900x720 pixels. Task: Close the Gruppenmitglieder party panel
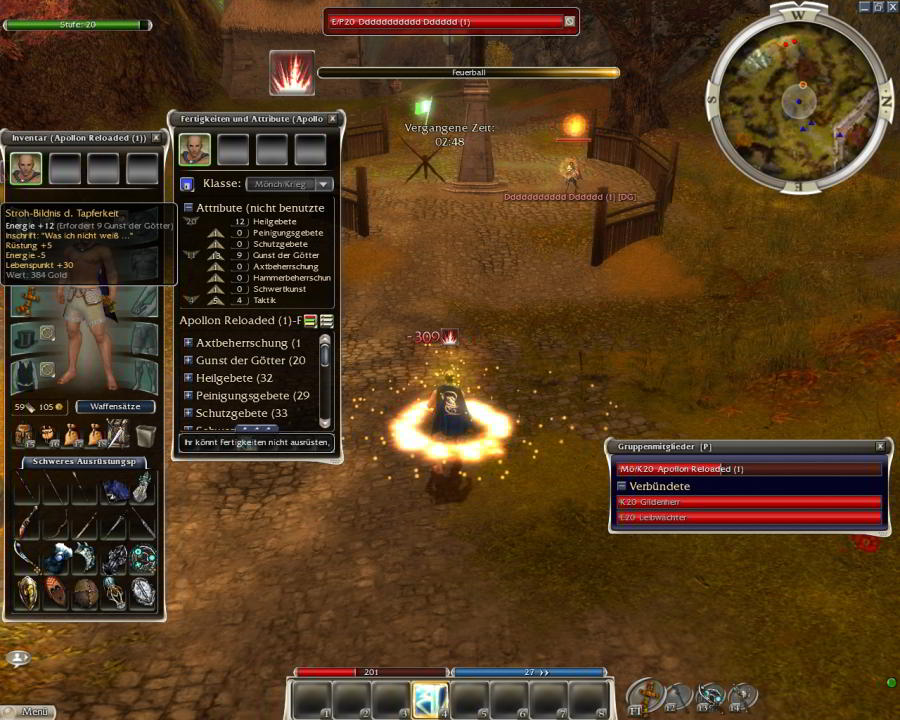tap(880, 446)
